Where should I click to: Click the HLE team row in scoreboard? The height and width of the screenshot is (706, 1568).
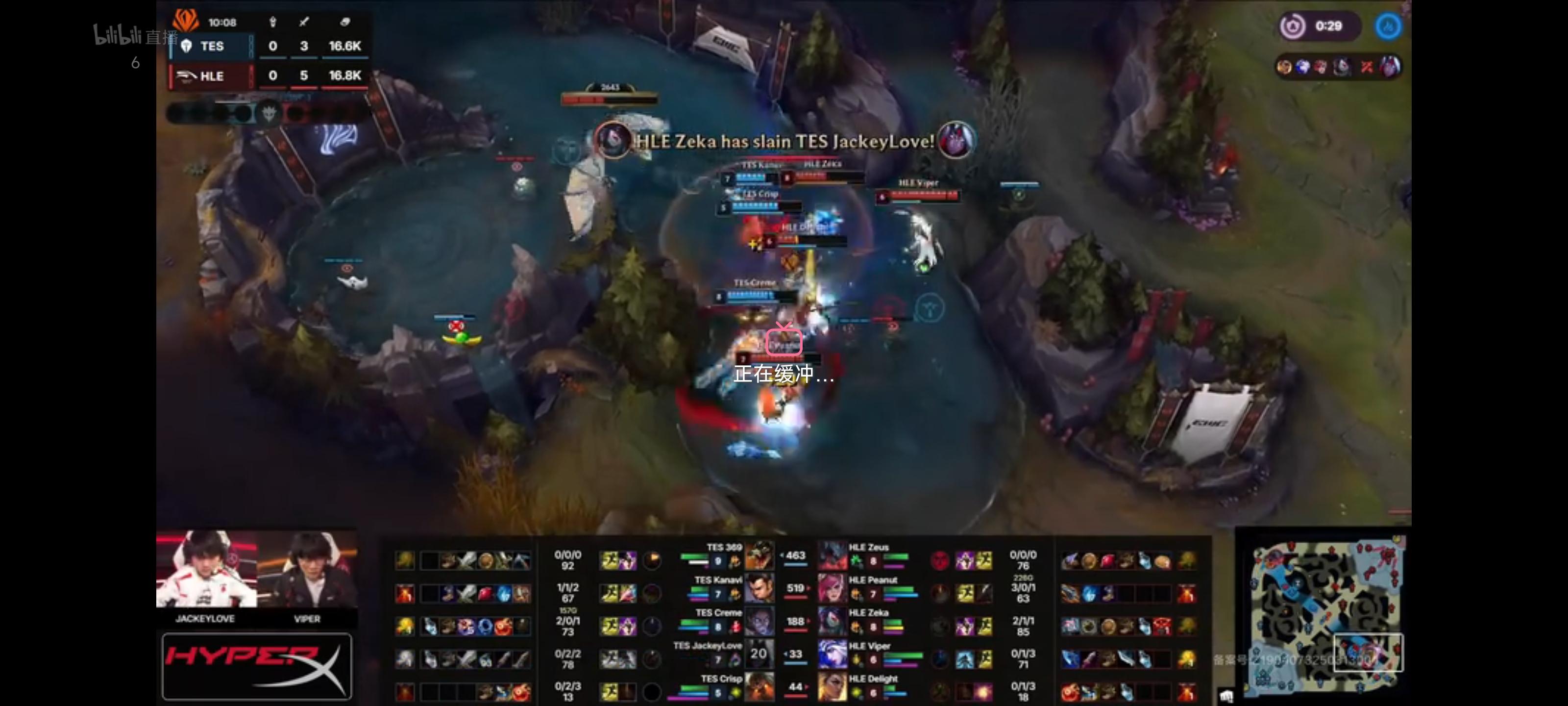coord(268,76)
